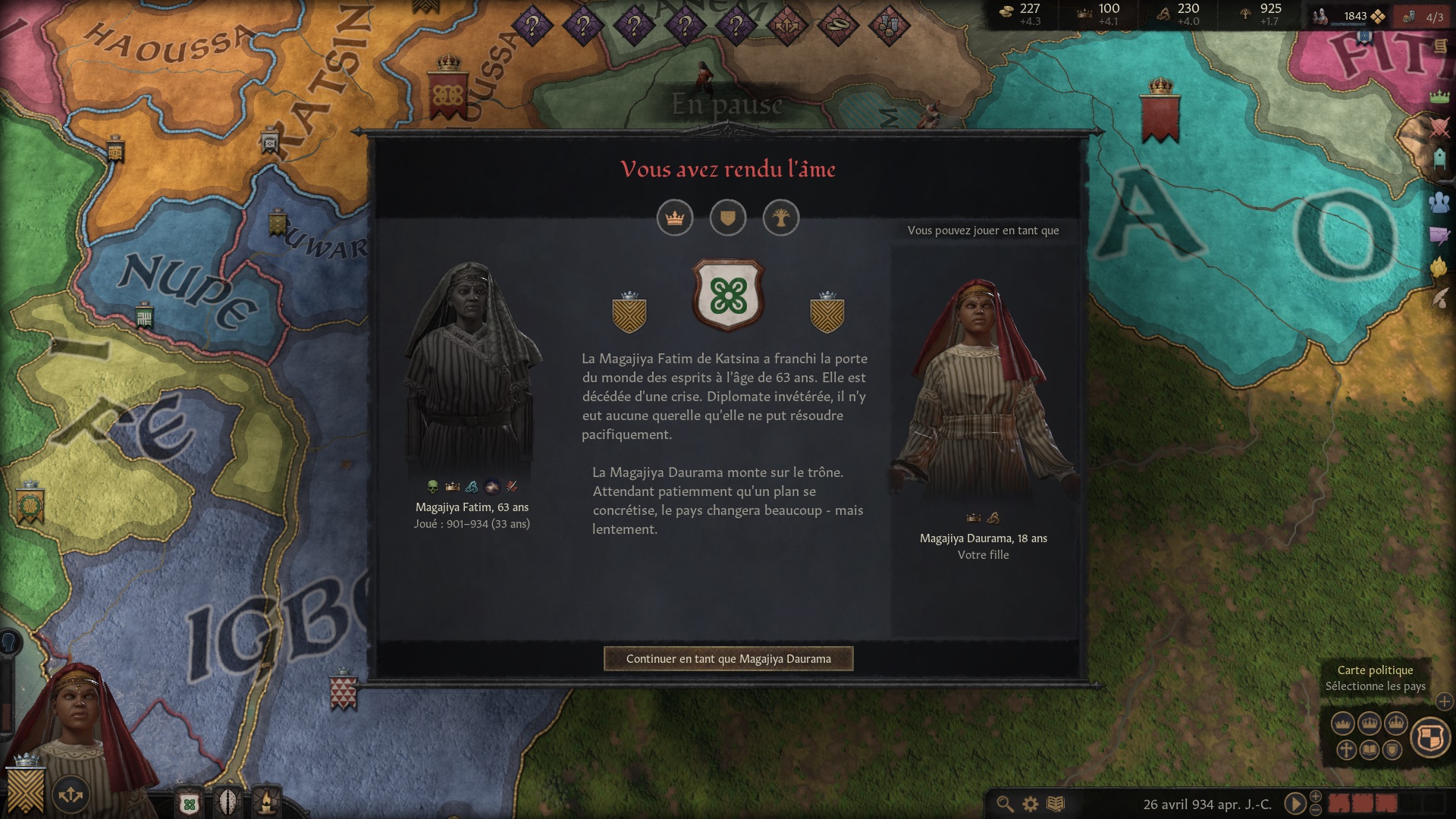Screen dimensions: 1456x819
Task: Resume game with the play button
Action: coord(1294,803)
